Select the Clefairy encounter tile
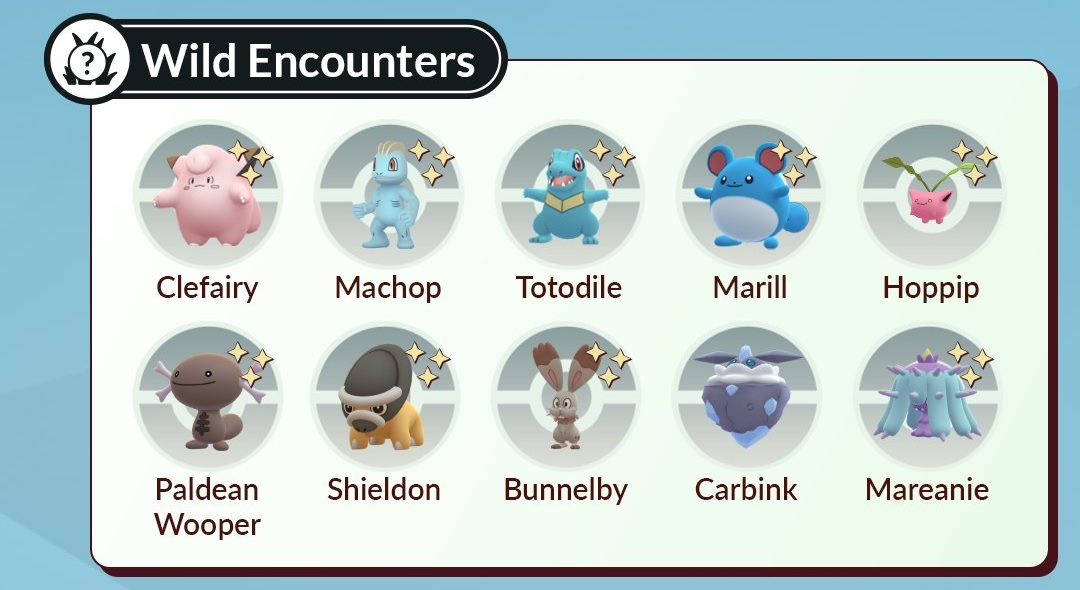 (x=207, y=196)
